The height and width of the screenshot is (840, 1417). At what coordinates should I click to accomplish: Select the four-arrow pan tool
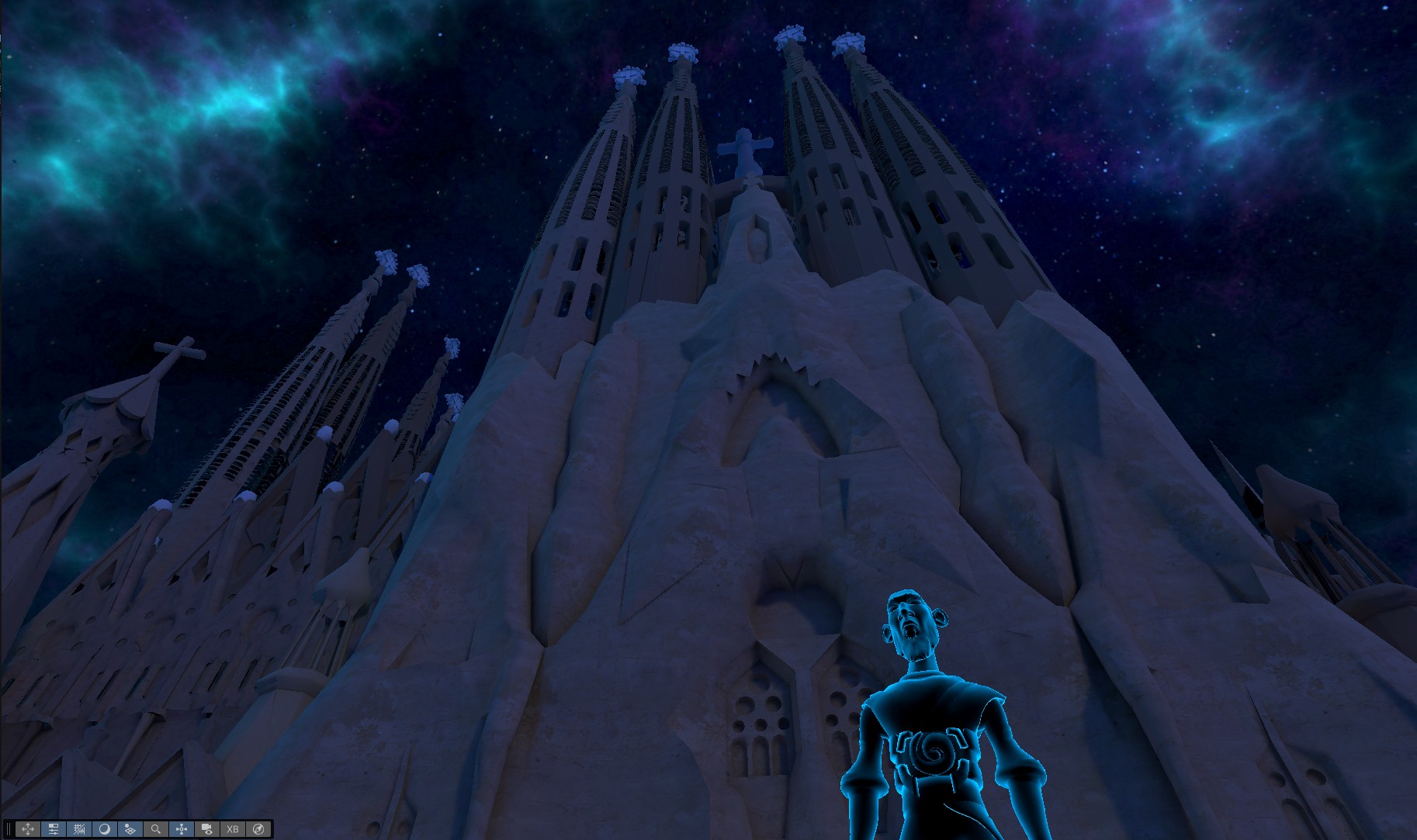click(x=28, y=828)
